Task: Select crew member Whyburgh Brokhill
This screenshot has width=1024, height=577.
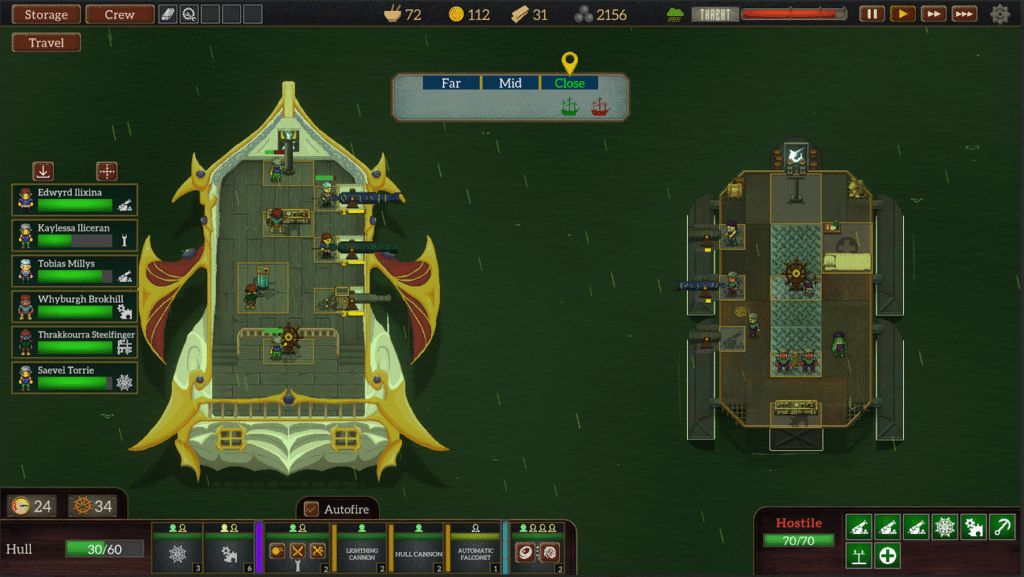Action: pyautogui.click(x=75, y=306)
